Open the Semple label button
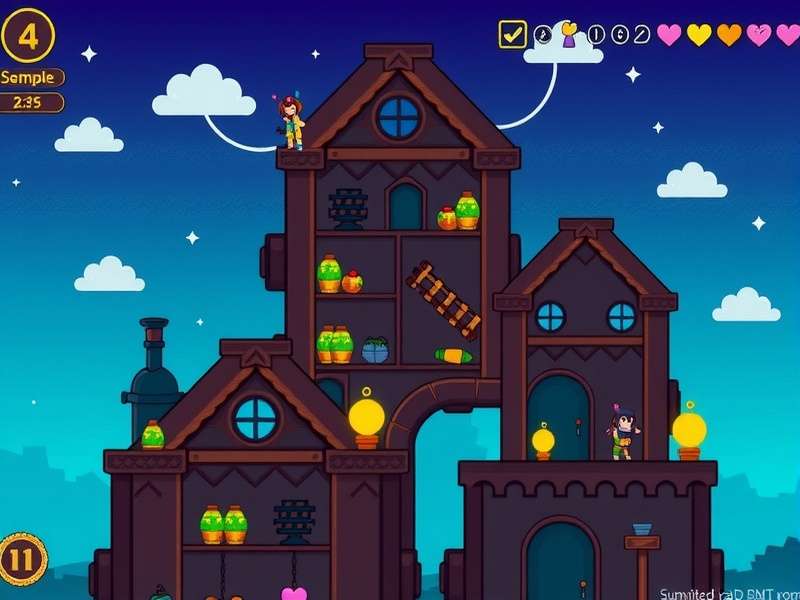This screenshot has width=800, height=600. [x=31, y=77]
